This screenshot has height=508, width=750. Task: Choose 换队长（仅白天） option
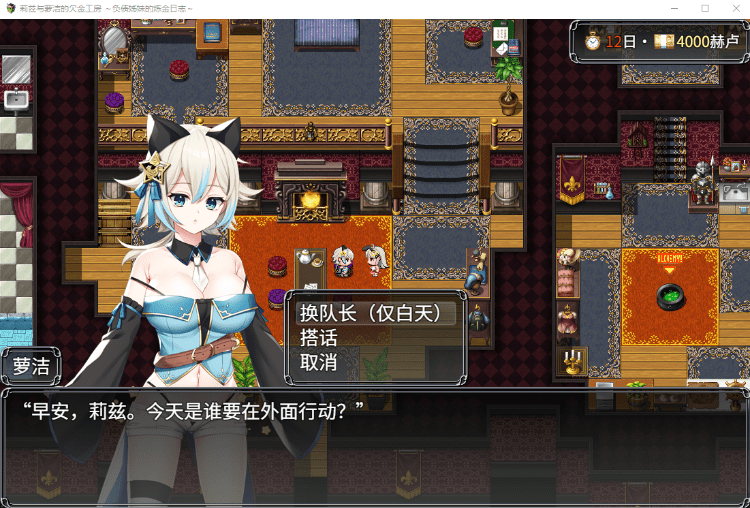[372, 314]
